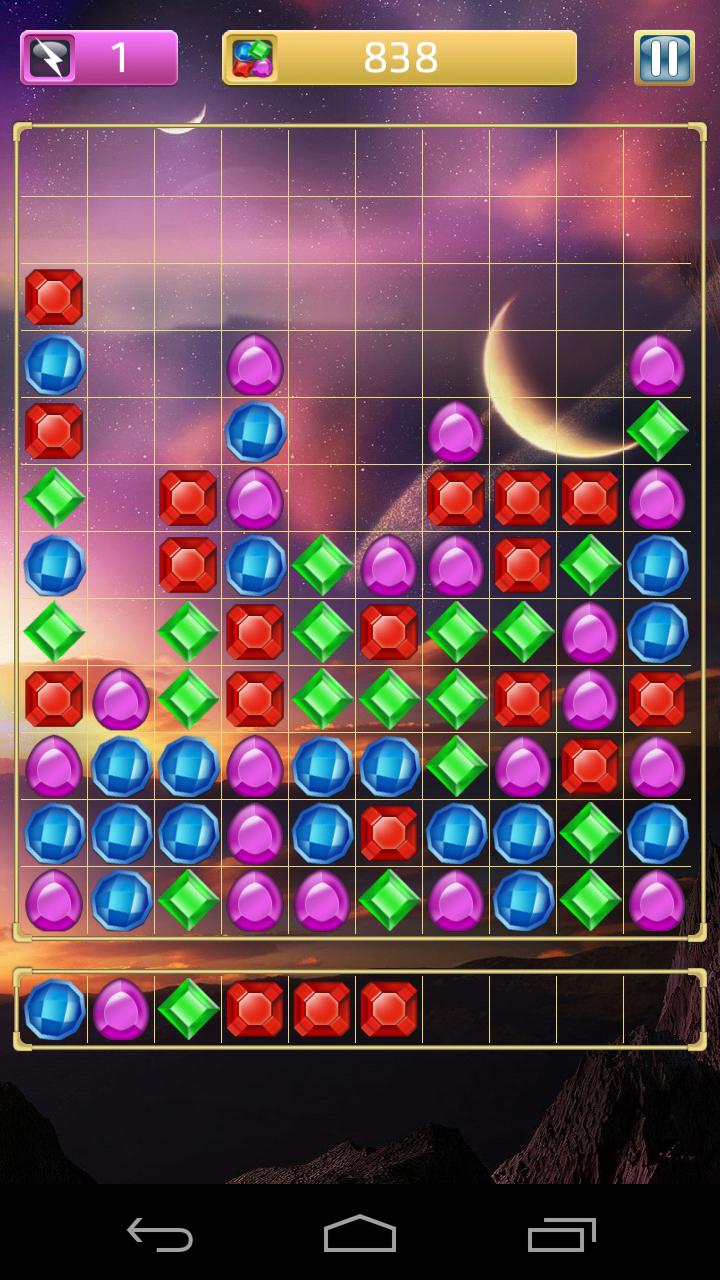Go to the Android home screen
The width and height of the screenshot is (720, 1280).
point(360,1234)
